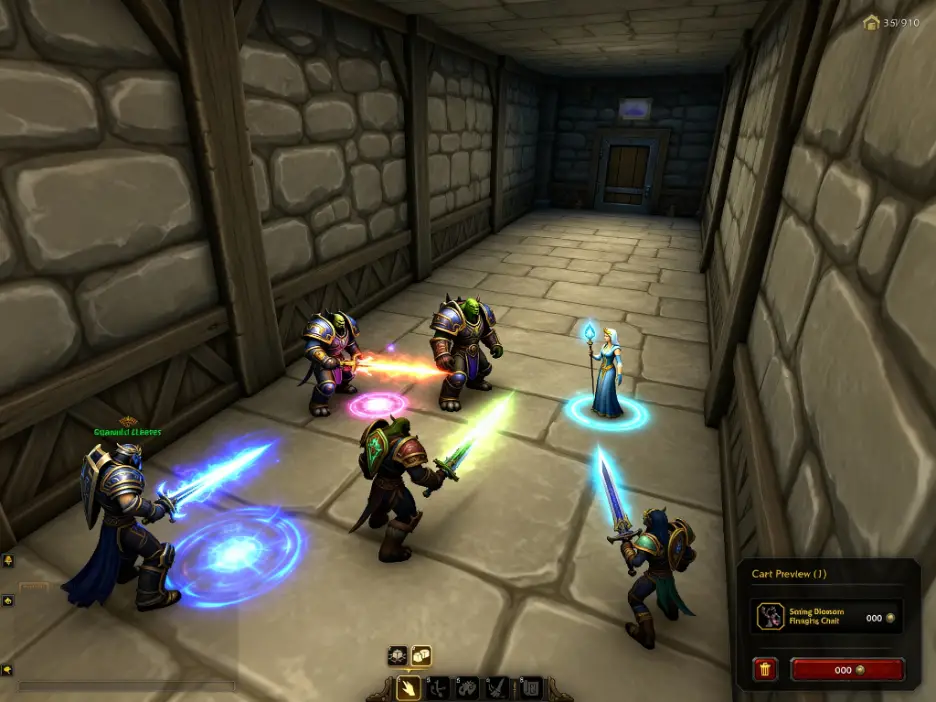Viewport: 936px width, 702px height.
Task: Select the pointing hand tool
Action: tap(408, 687)
